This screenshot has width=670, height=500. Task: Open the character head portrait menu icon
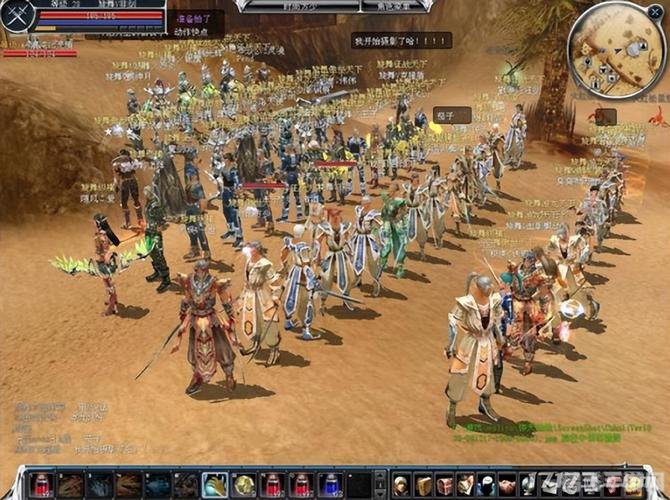click(x=402, y=485)
